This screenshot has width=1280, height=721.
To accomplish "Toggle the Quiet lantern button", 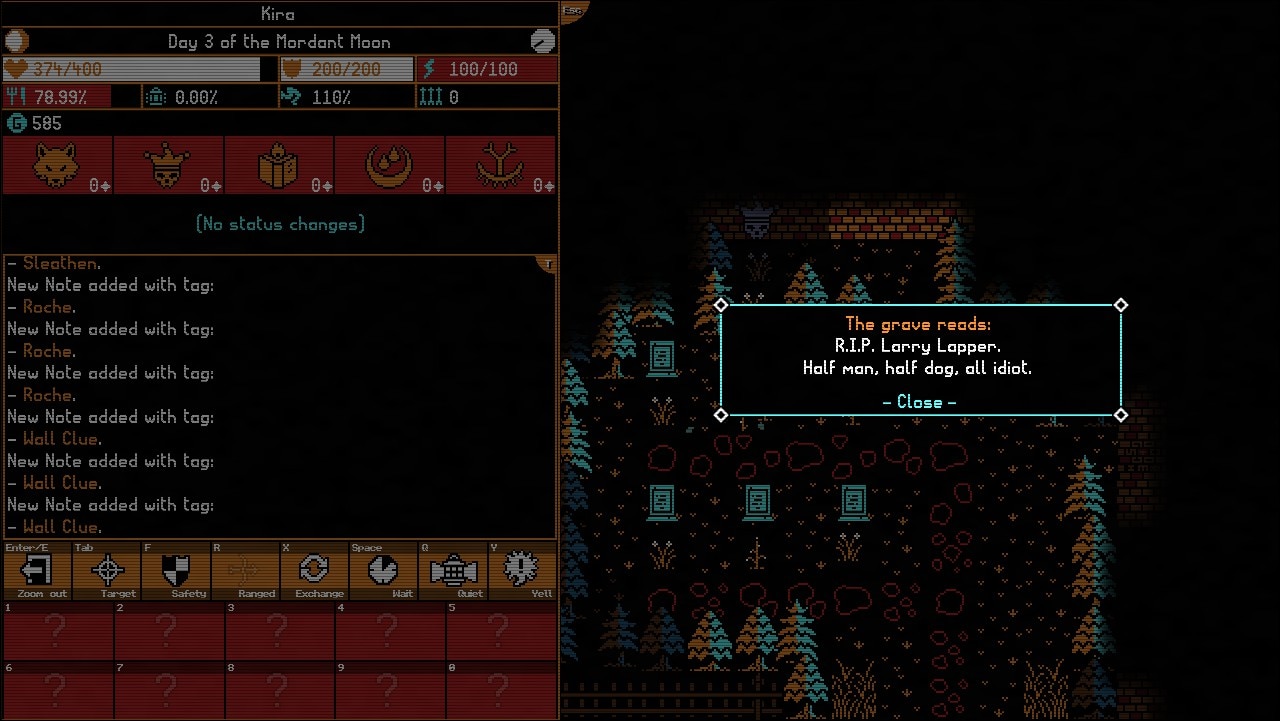I will pos(452,571).
